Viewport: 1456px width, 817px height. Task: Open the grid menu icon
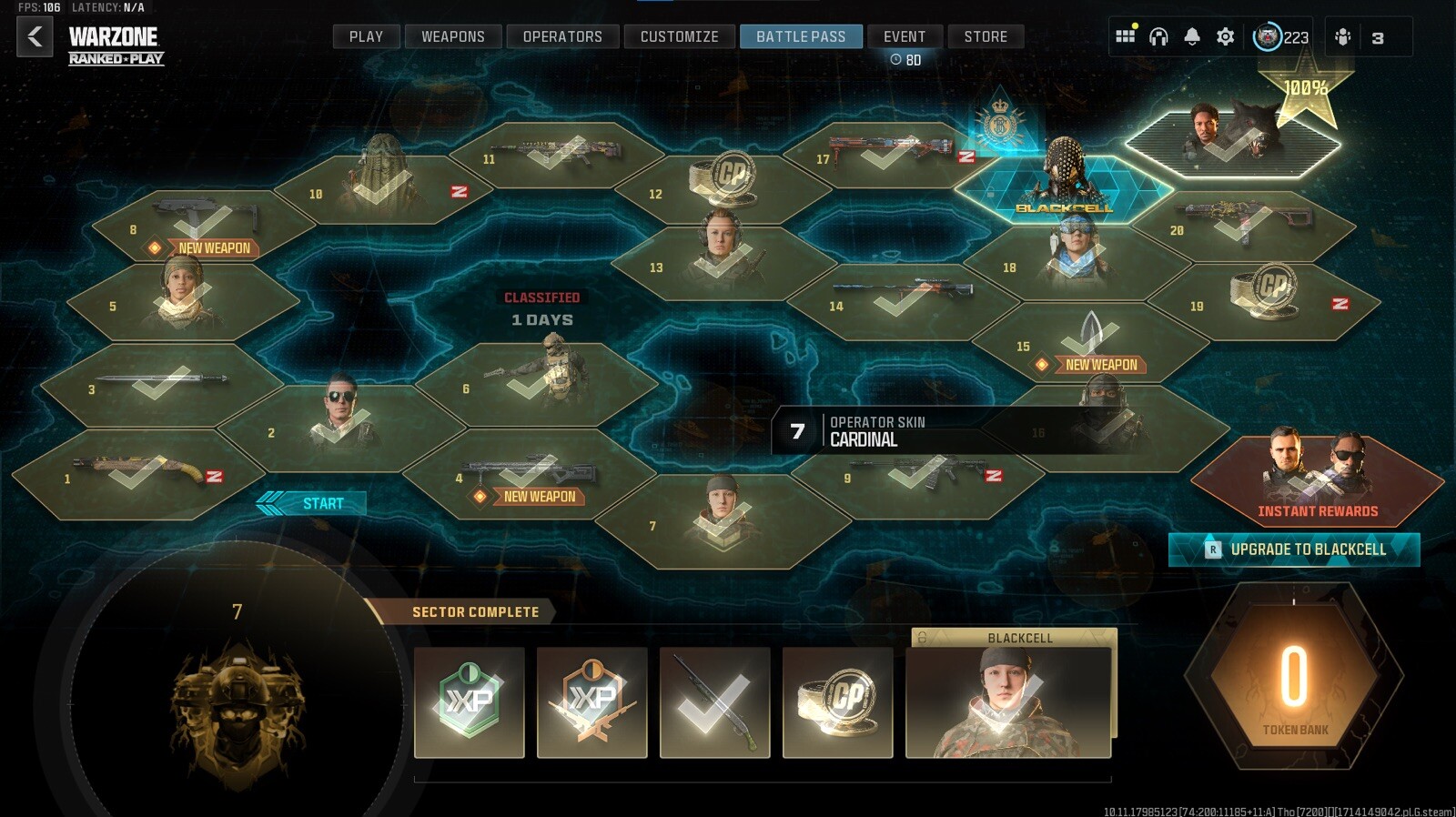click(x=1126, y=37)
